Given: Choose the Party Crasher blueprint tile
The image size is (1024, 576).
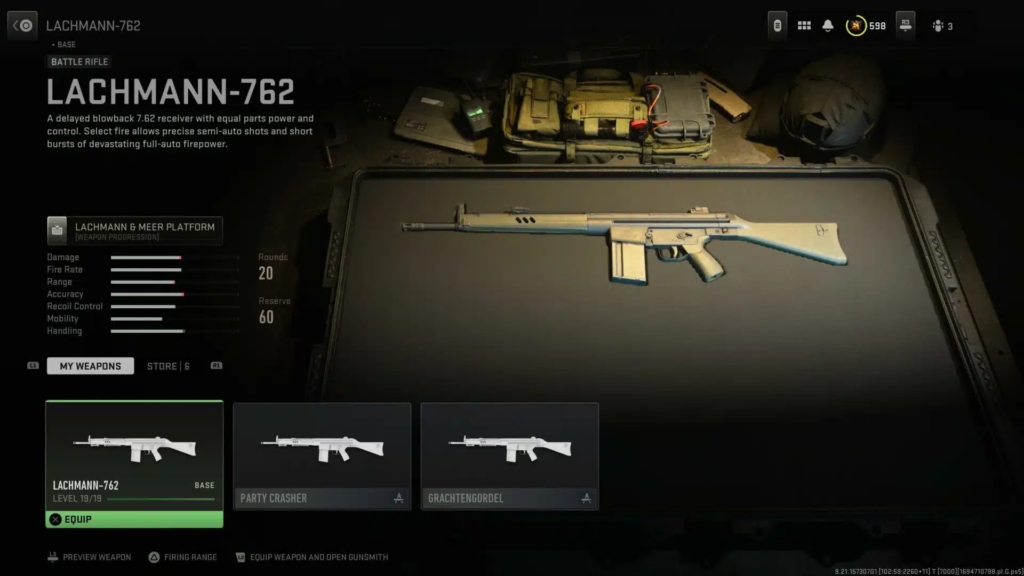Looking at the screenshot, I should click(322, 456).
